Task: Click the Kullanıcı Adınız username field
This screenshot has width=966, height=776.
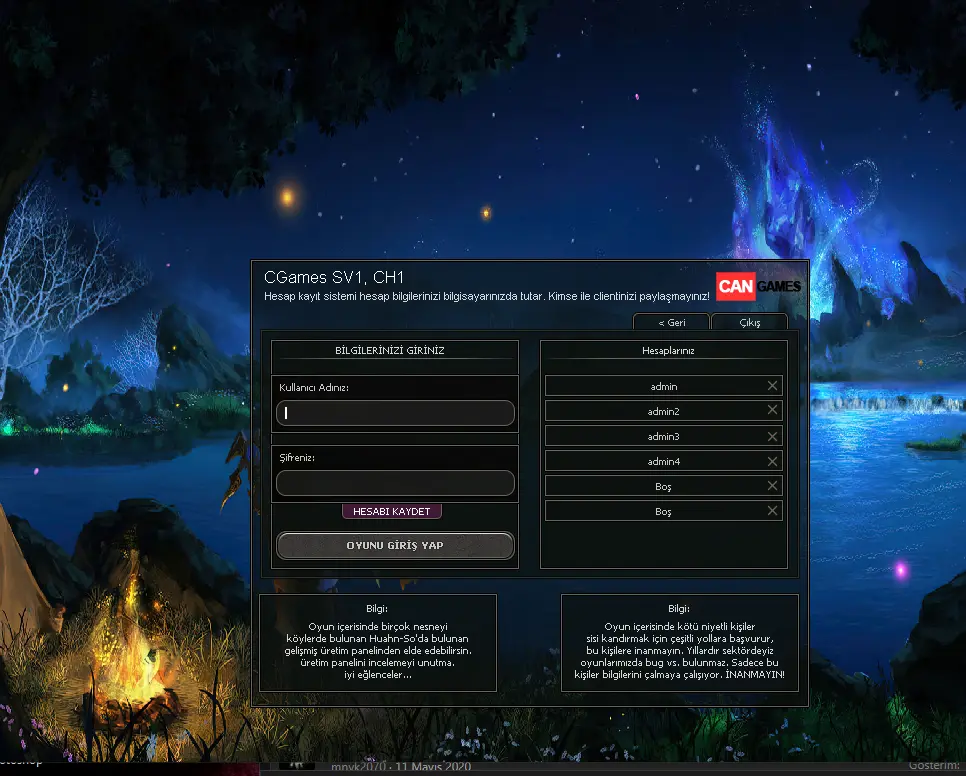Action: 395,413
